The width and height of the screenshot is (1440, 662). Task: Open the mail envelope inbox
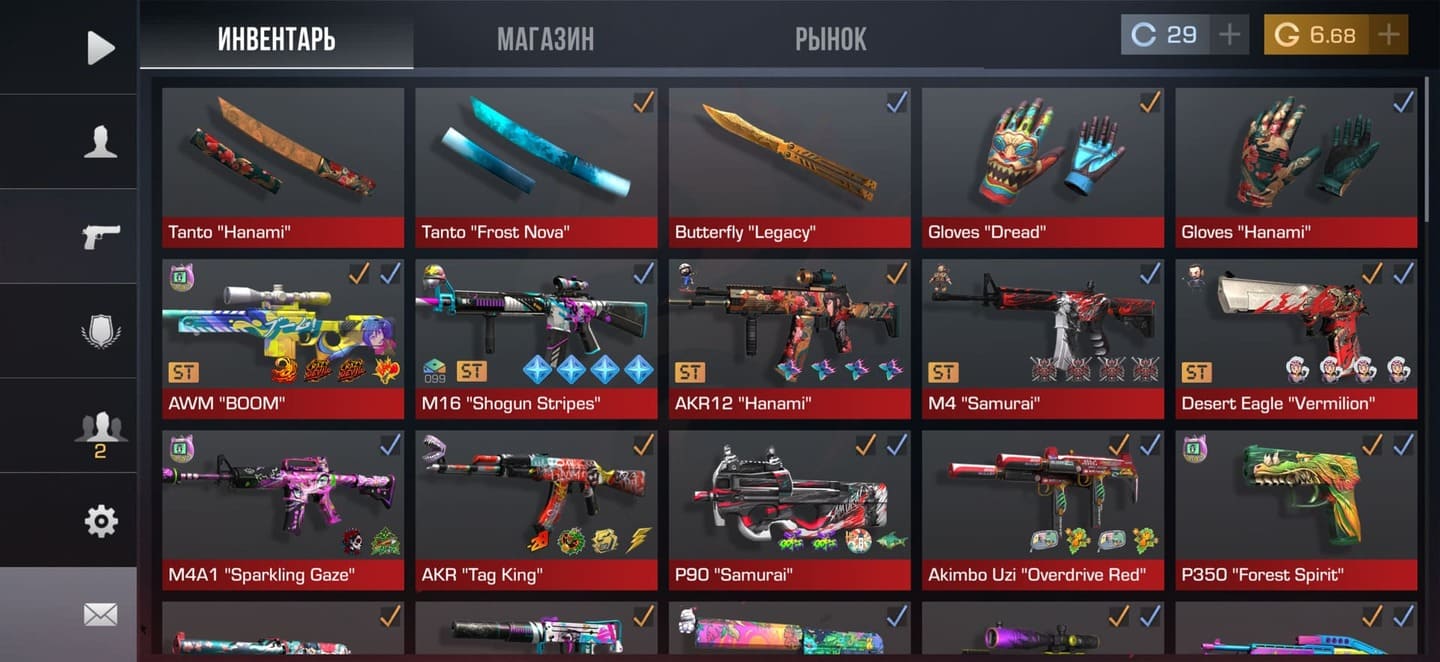coord(100,614)
